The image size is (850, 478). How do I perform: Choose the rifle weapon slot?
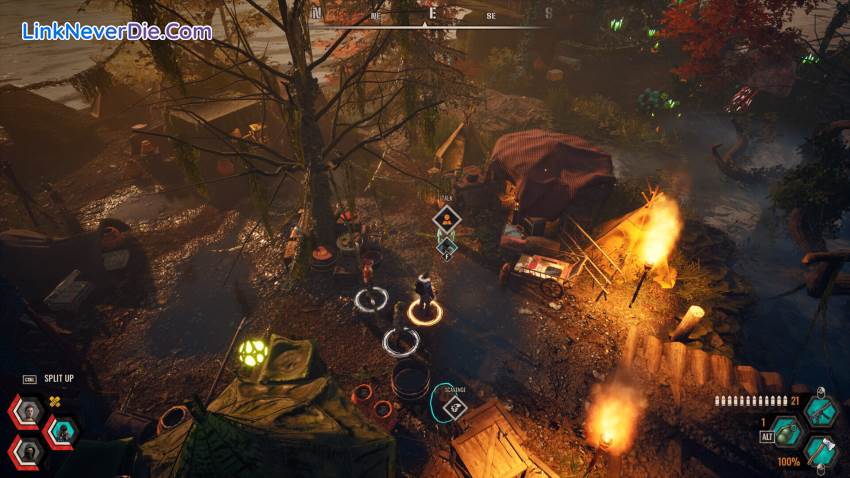[x=820, y=412]
